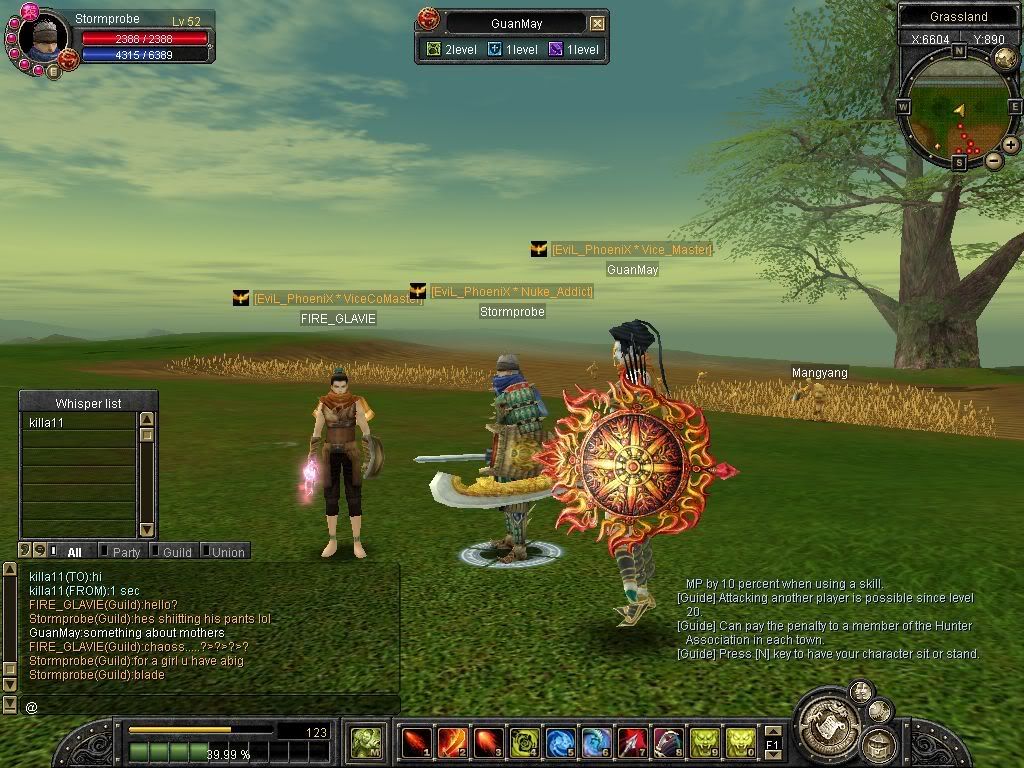
Task: Close the GuanMay target window
Action: (x=597, y=23)
